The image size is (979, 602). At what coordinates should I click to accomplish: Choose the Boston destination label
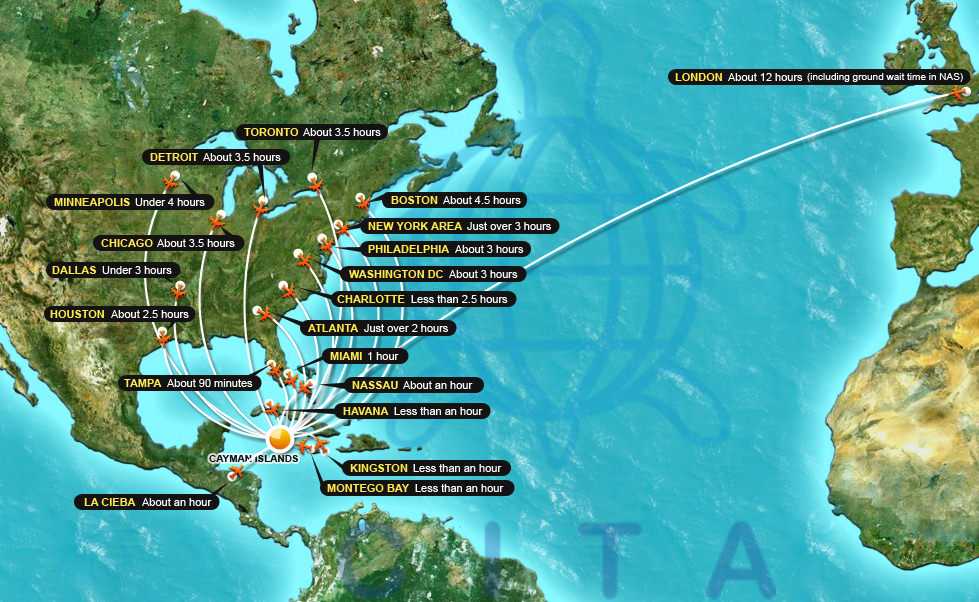(x=454, y=200)
